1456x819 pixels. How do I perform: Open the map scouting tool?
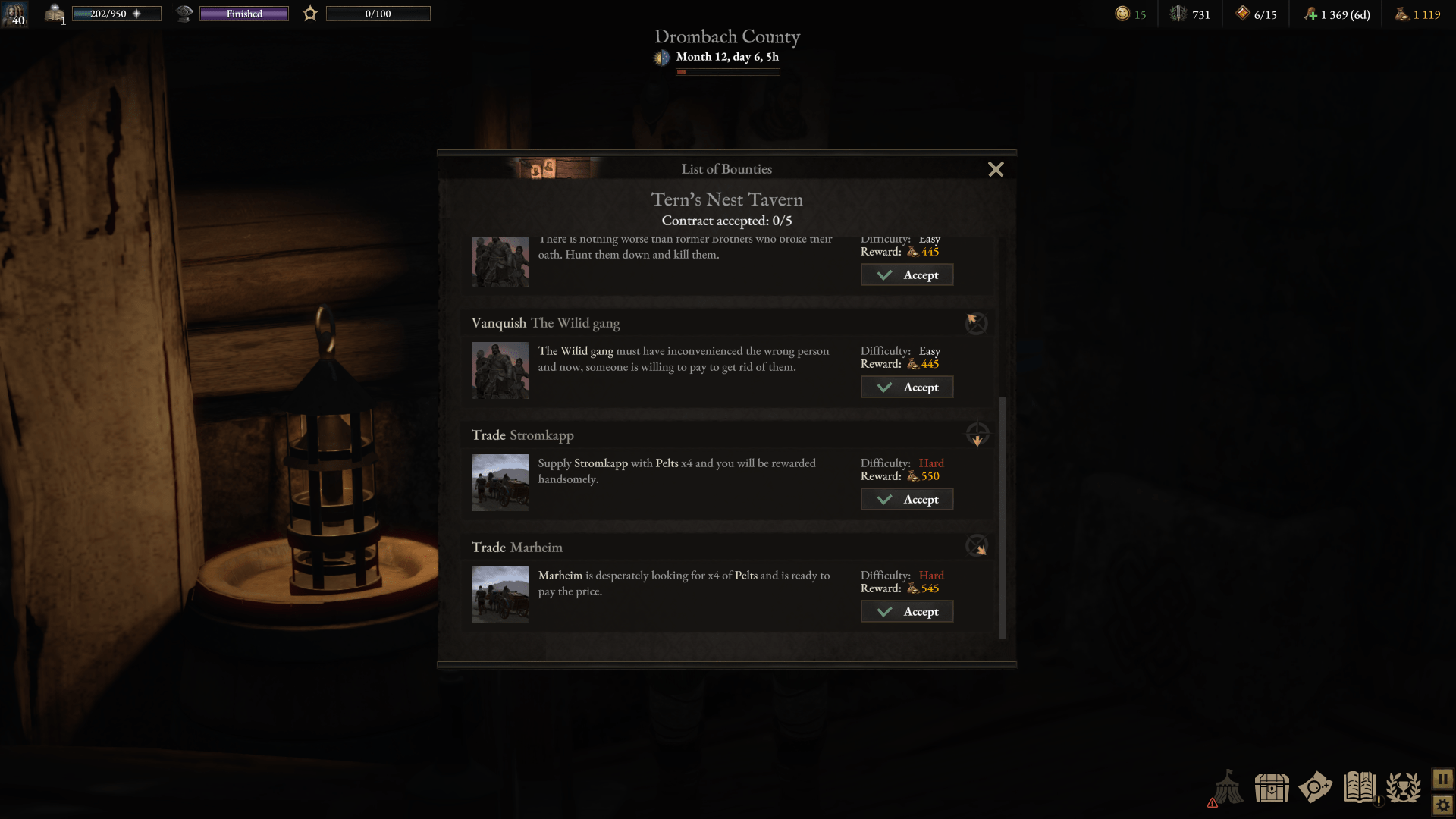[1316, 788]
